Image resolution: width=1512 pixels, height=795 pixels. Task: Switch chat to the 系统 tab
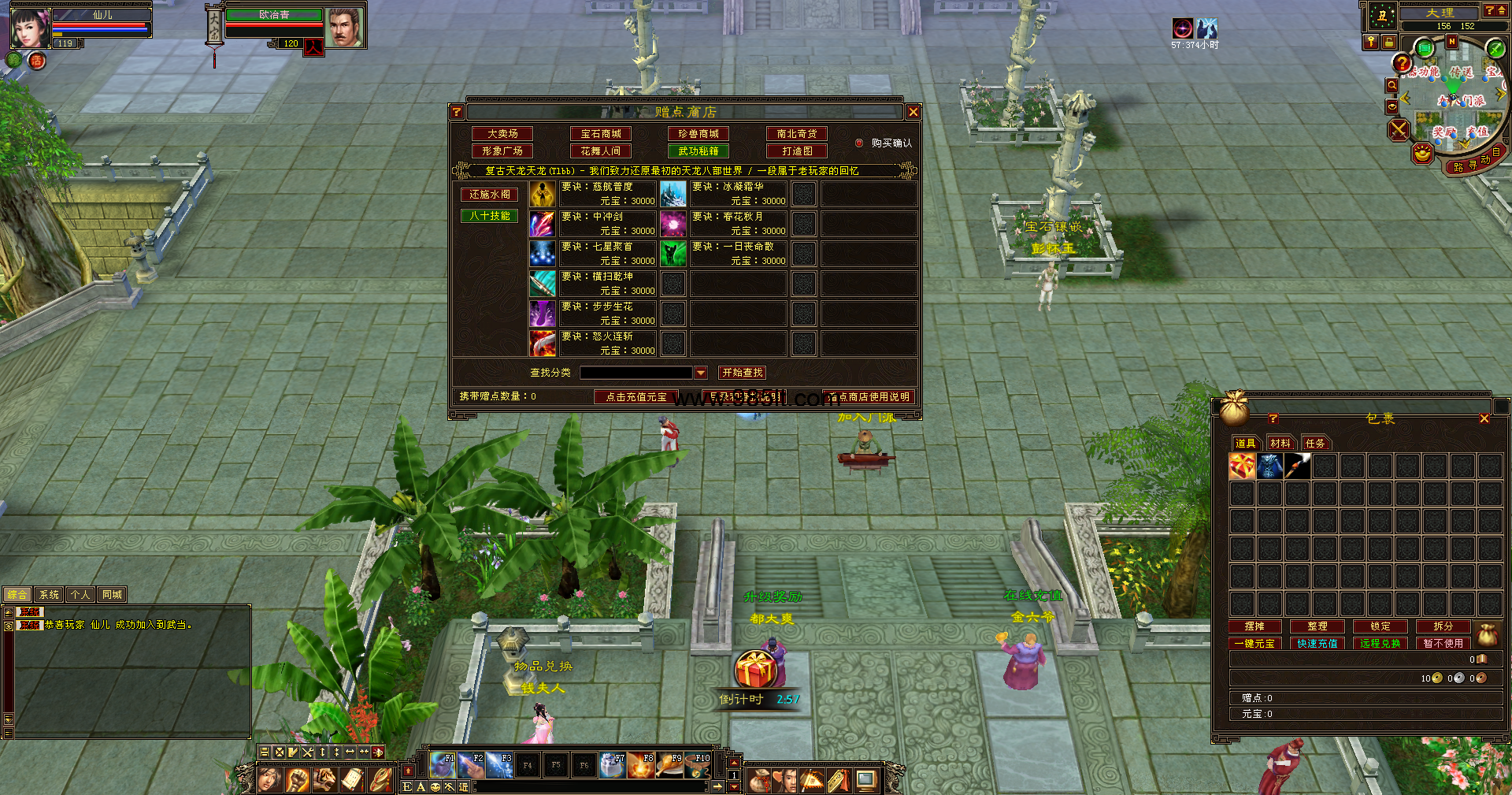click(49, 595)
